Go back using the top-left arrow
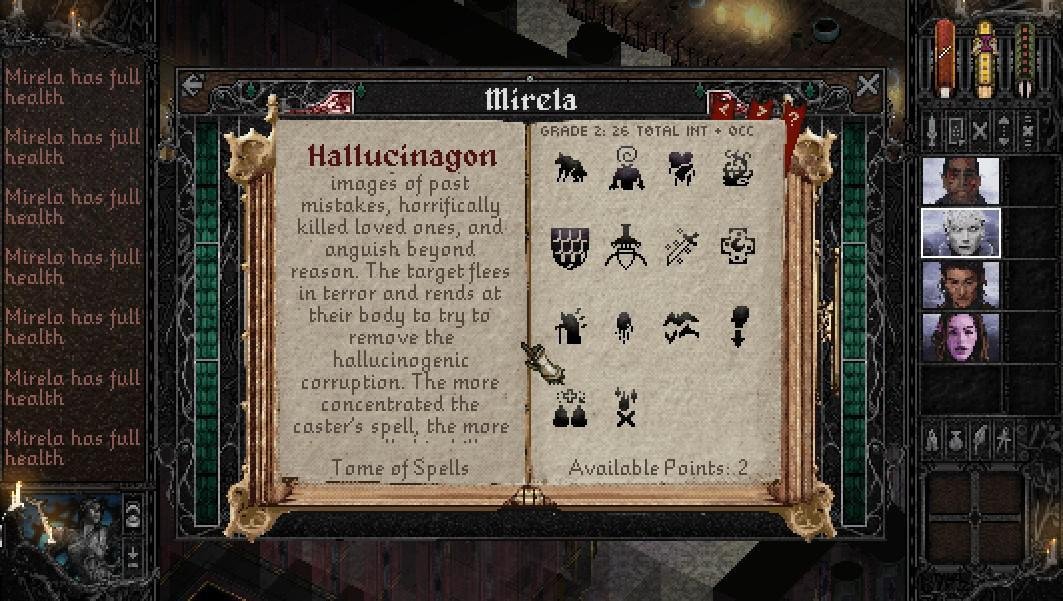This screenshot has width=1063, height=601. point(194,86)
